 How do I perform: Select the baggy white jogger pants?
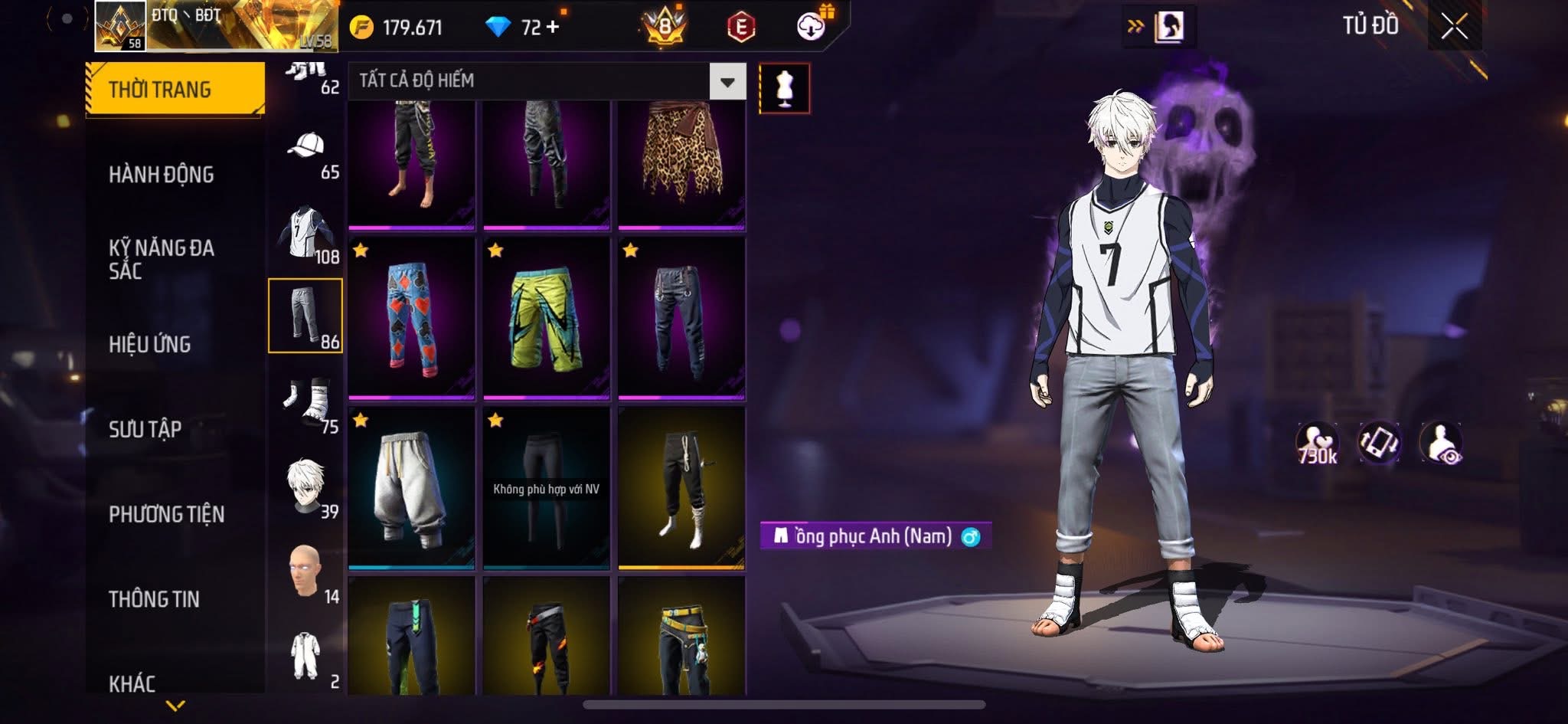412,488
